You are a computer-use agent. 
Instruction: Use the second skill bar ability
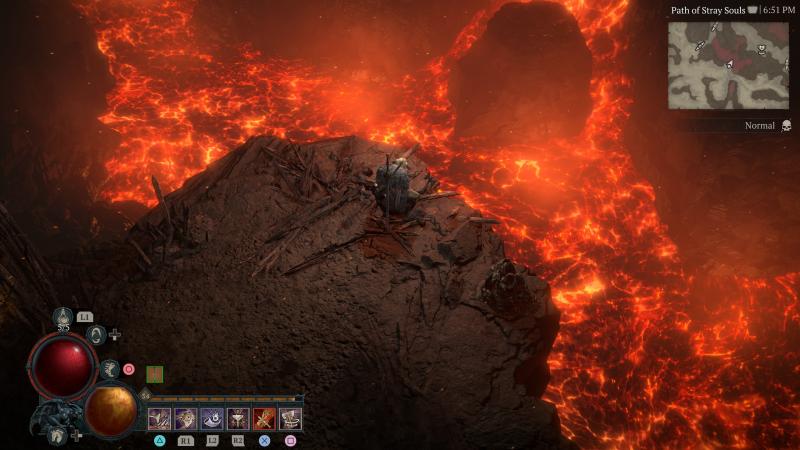pyautogui.click(x=186, y=419)
